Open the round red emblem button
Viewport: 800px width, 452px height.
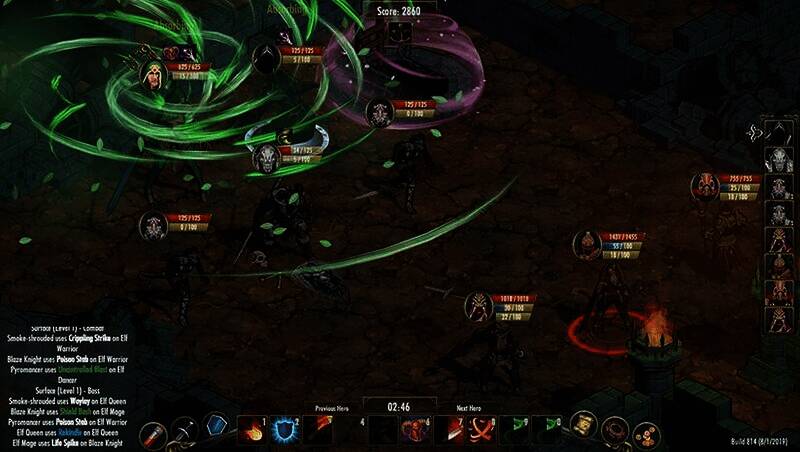pyautogui.click(x=614, y=431)
